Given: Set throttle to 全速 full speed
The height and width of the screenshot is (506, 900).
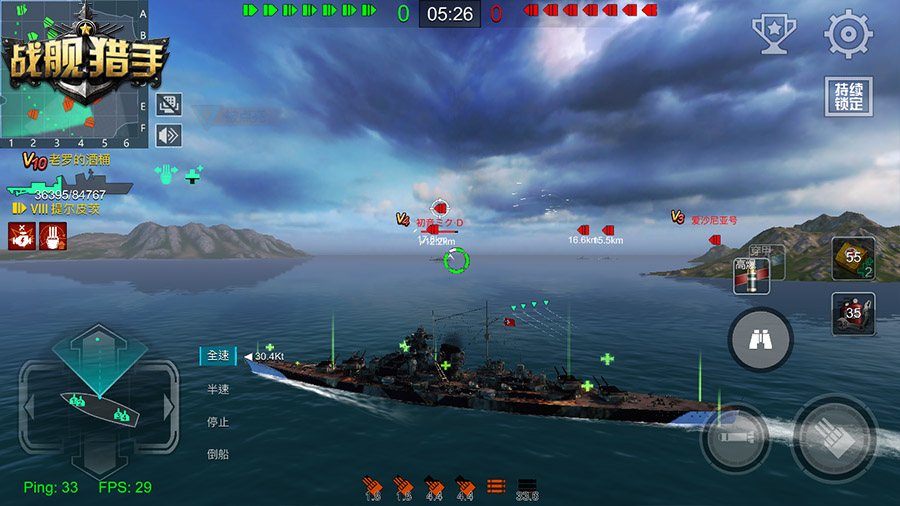Looking at the screenshot, I should tap(217, 356).
